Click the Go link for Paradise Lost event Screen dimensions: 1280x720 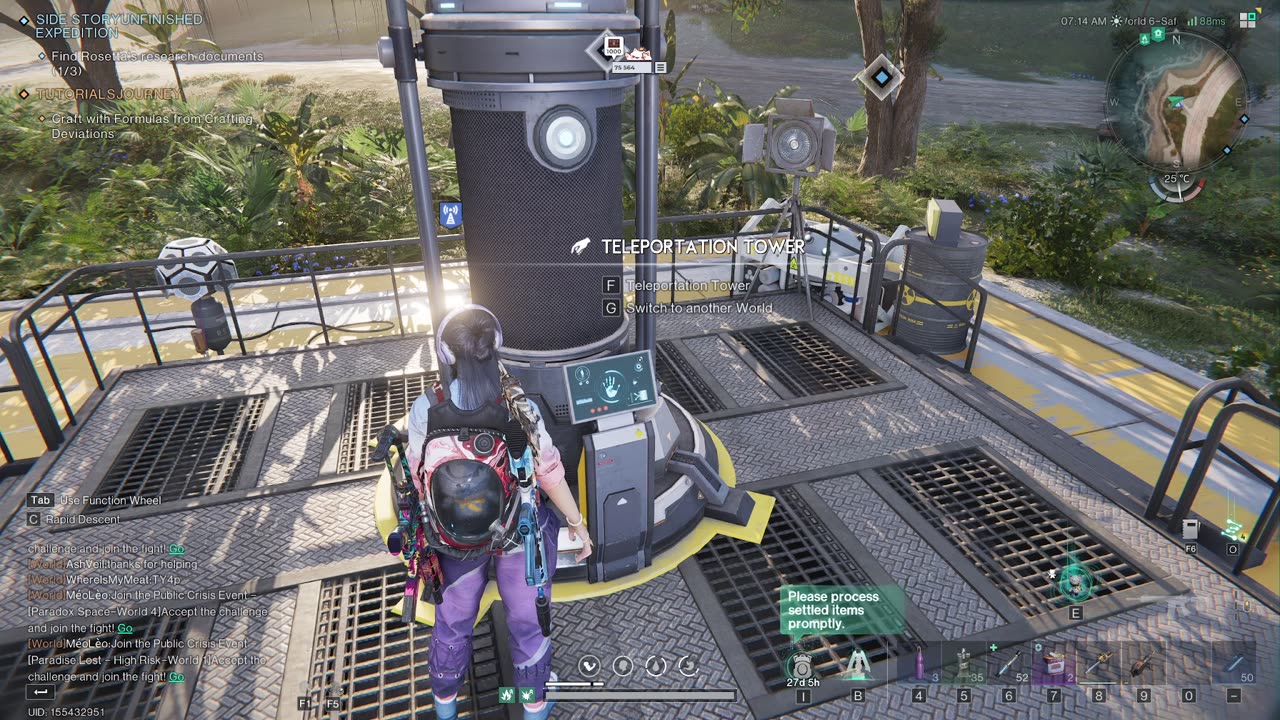[176, 677]
